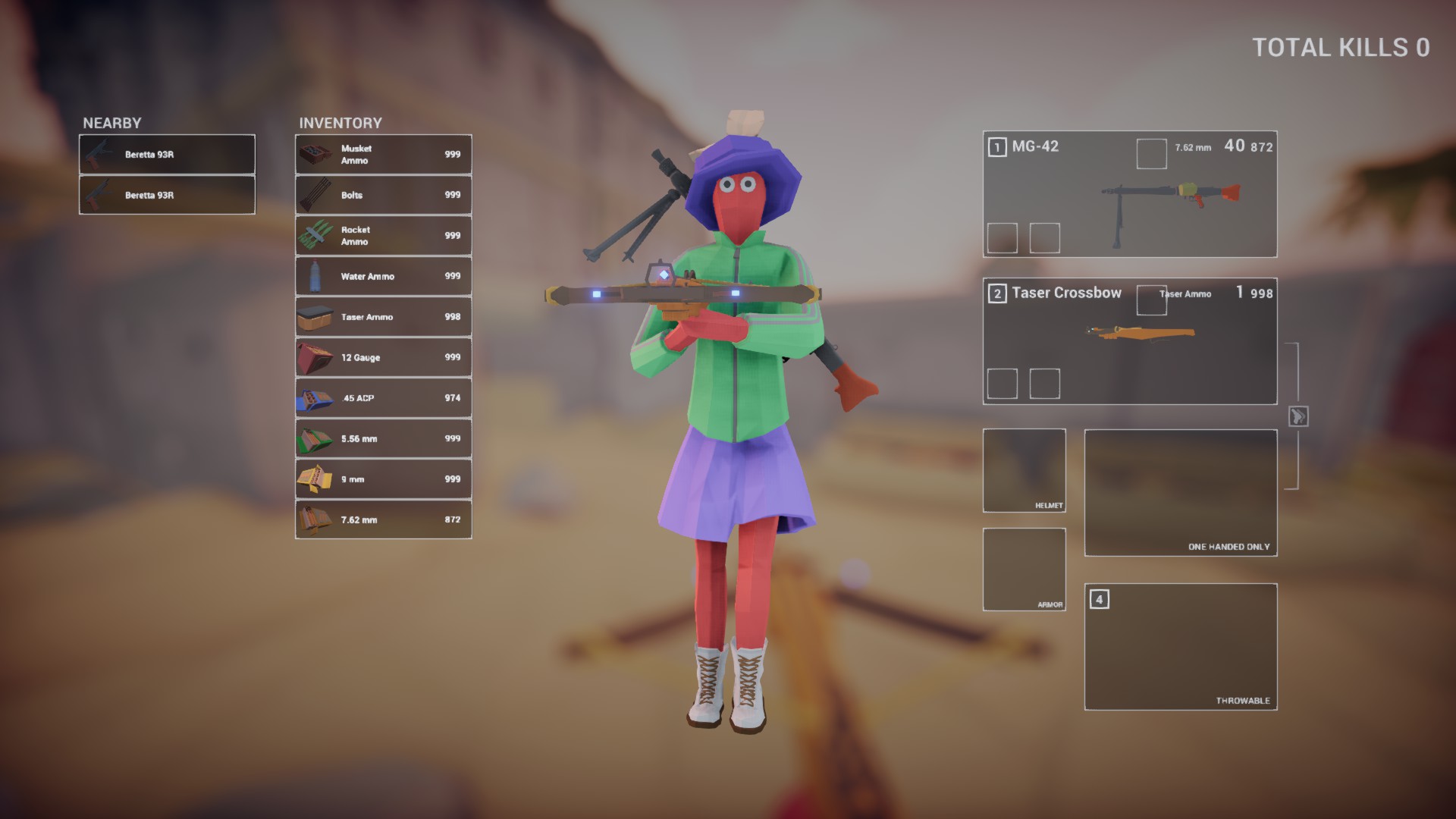The height and width of the screenshot is (819, 1456).
Task: Select the empty Armor slot
Action: point(1024,569)
